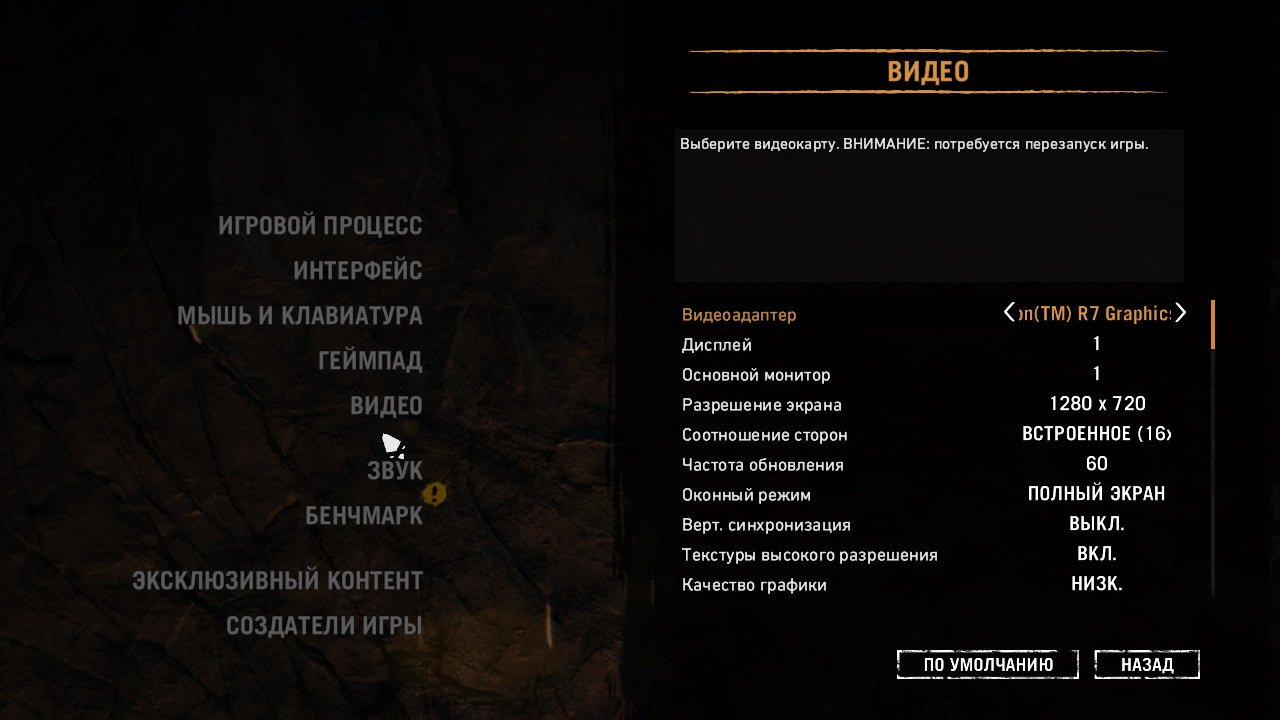
Task: Click right arrow of Видеоадаптер selector
Action: (x=1180, y=313)
